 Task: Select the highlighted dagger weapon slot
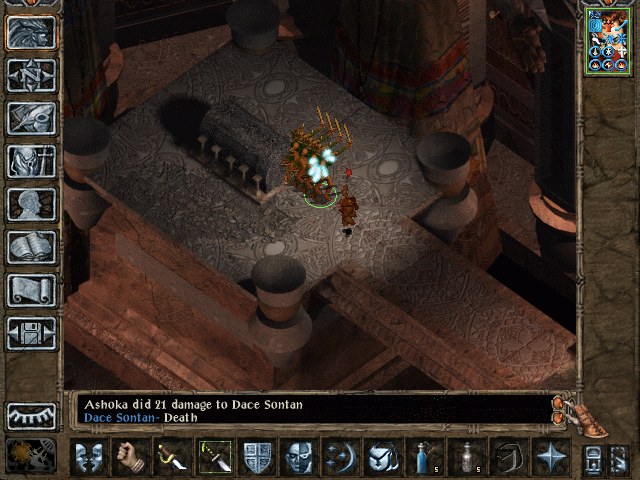(215, 457)
